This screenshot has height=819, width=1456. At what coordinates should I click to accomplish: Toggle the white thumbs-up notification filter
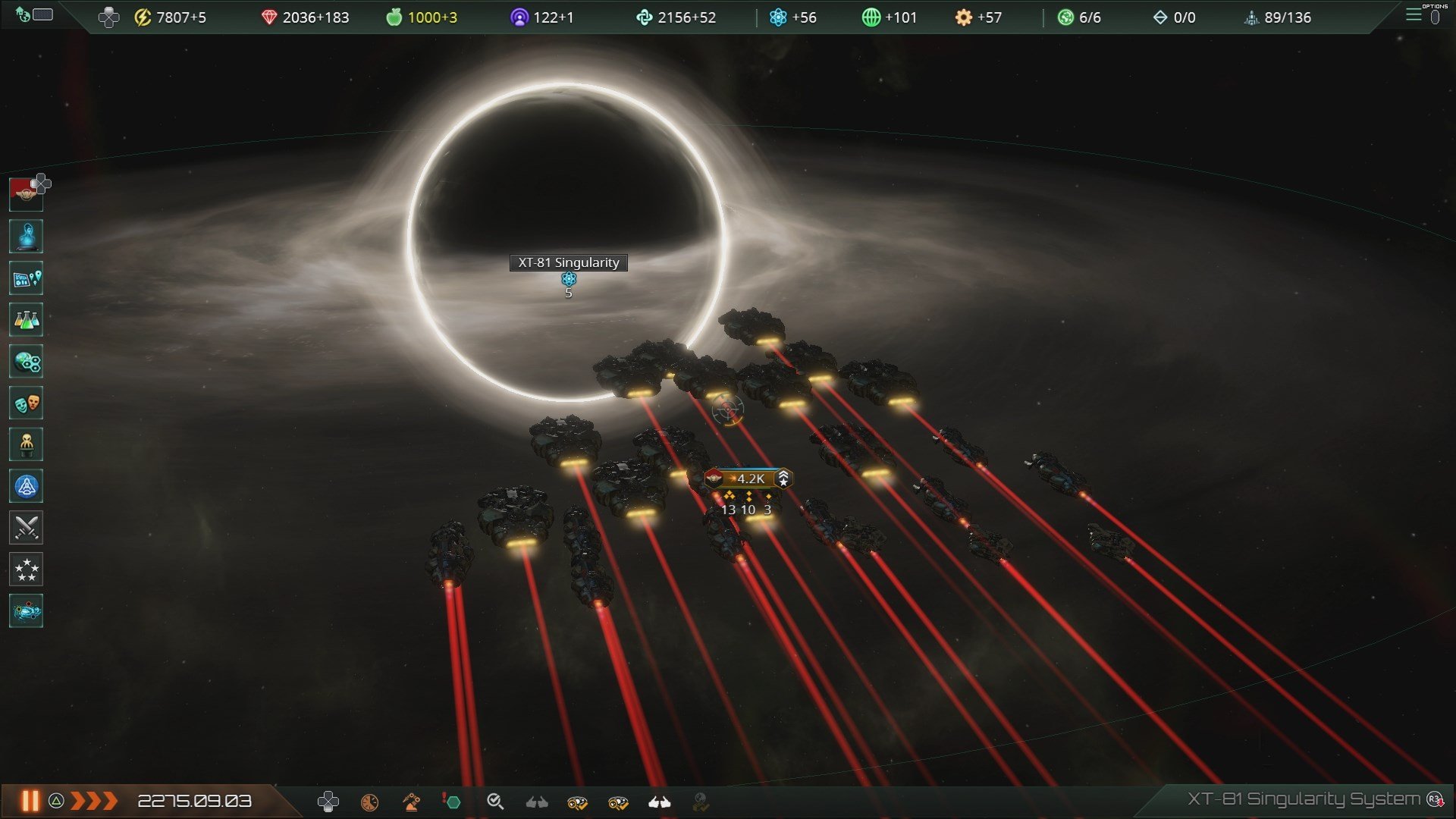click(x=659, y=802)
